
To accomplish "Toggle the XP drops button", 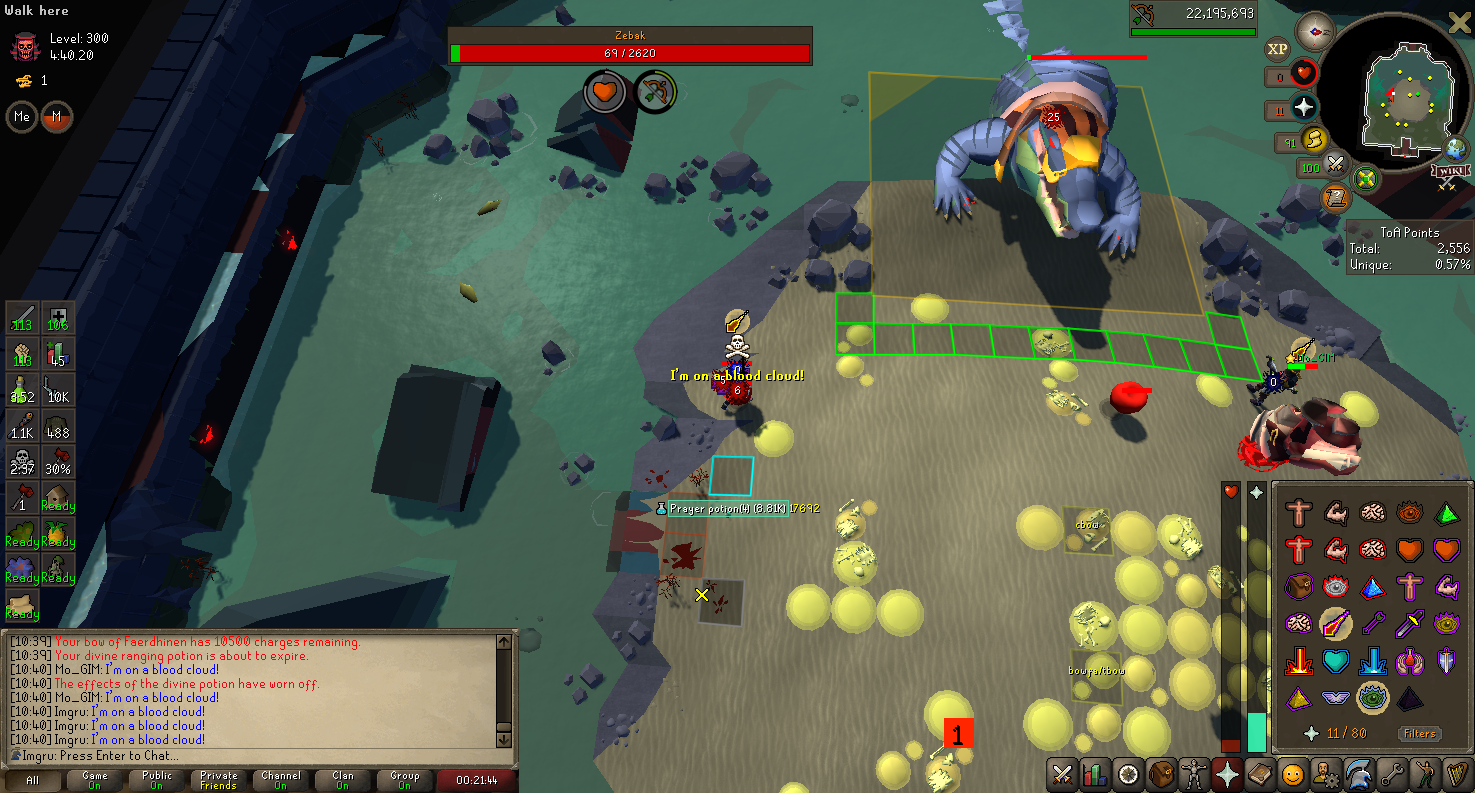I will click(1277, 48).
